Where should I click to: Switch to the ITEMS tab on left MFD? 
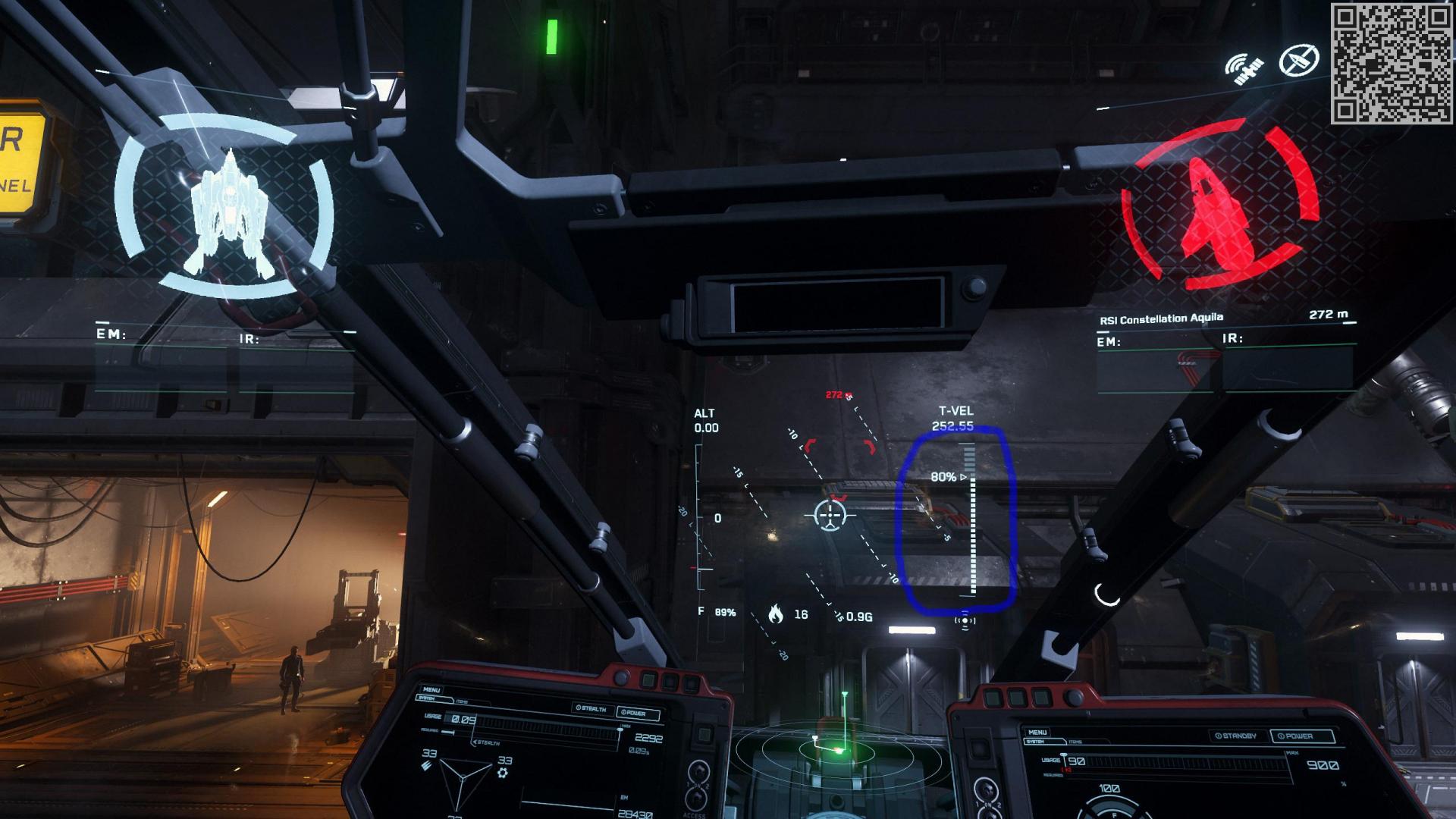(463, 700)
